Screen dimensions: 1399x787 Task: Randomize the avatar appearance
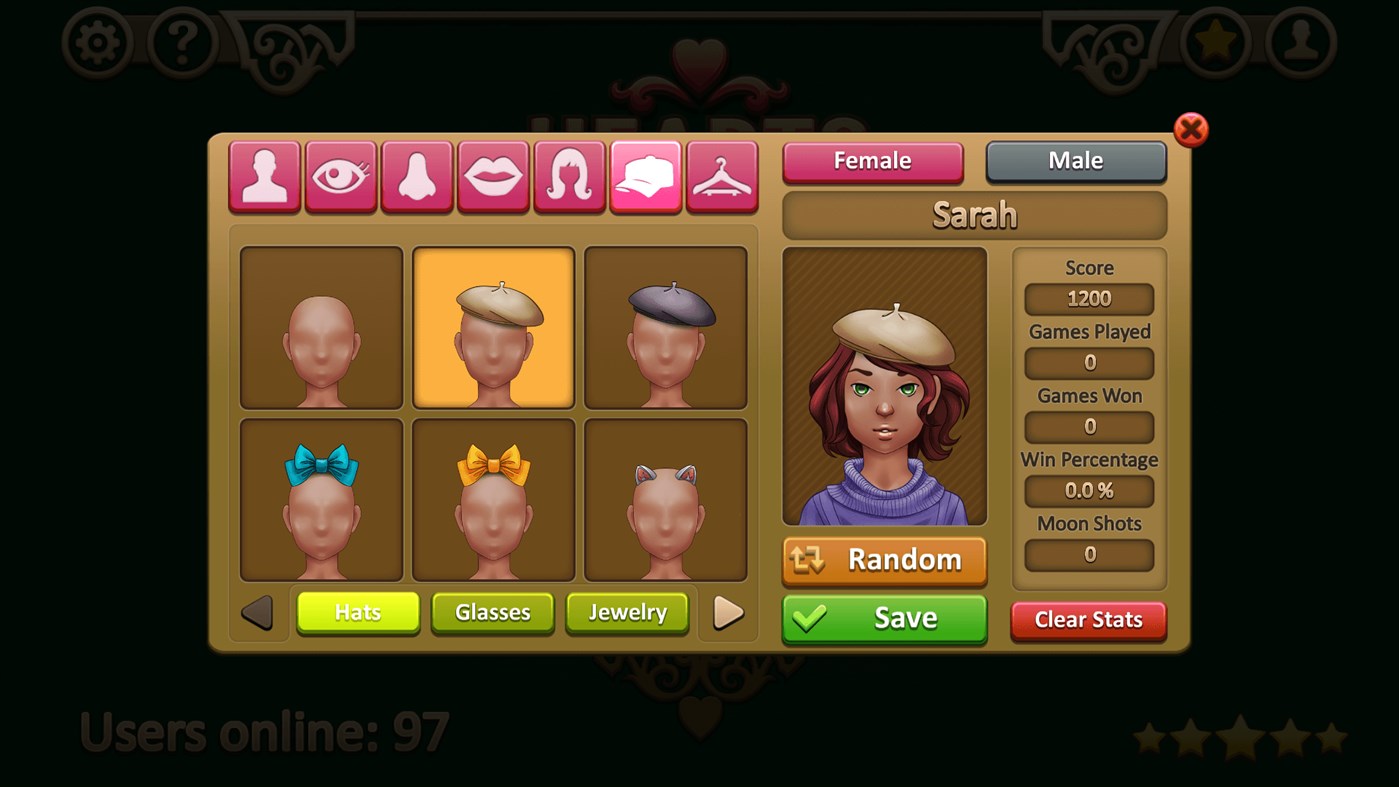tap(883, 561)
